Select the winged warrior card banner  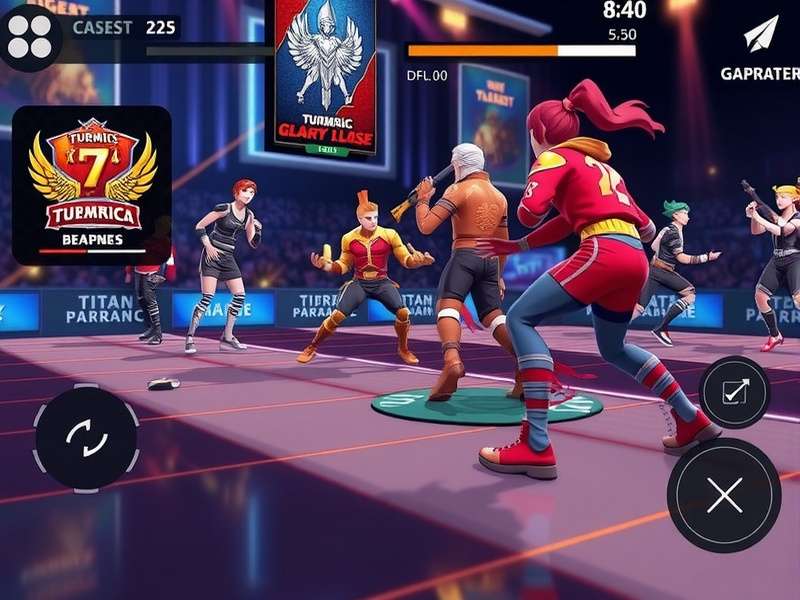(x=326, y=77)
